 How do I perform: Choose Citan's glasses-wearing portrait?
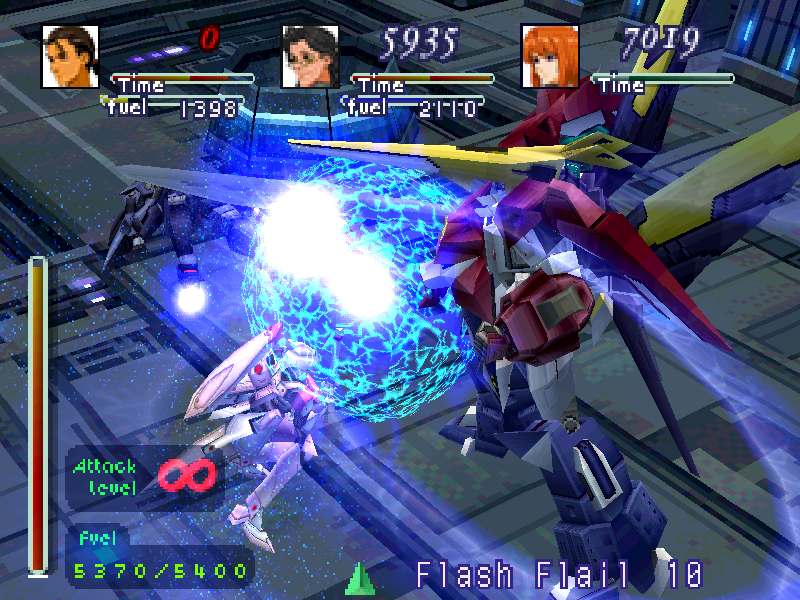(x=310, y=56)
